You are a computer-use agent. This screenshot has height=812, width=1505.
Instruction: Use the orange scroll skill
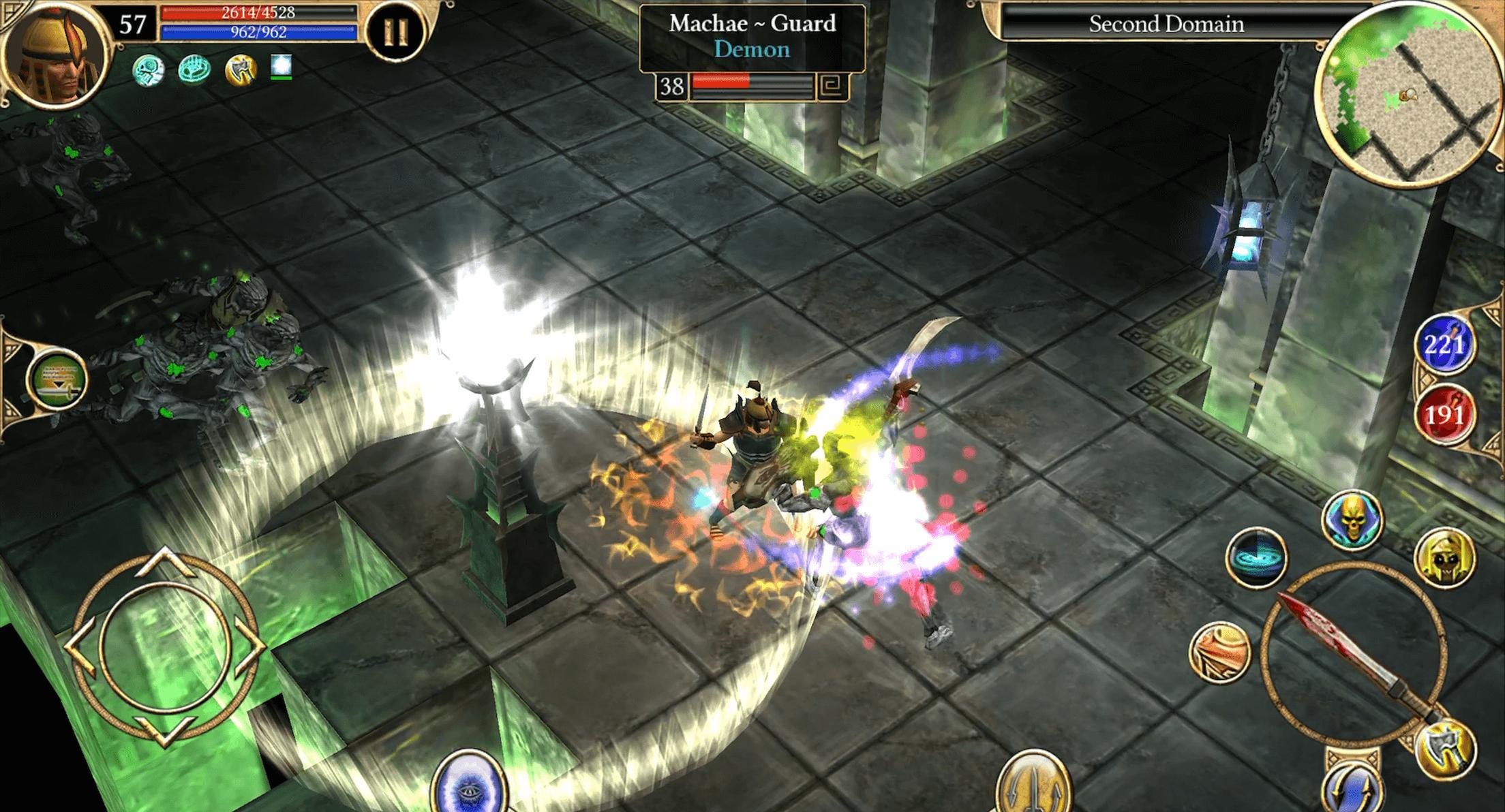click(1220, 651)
